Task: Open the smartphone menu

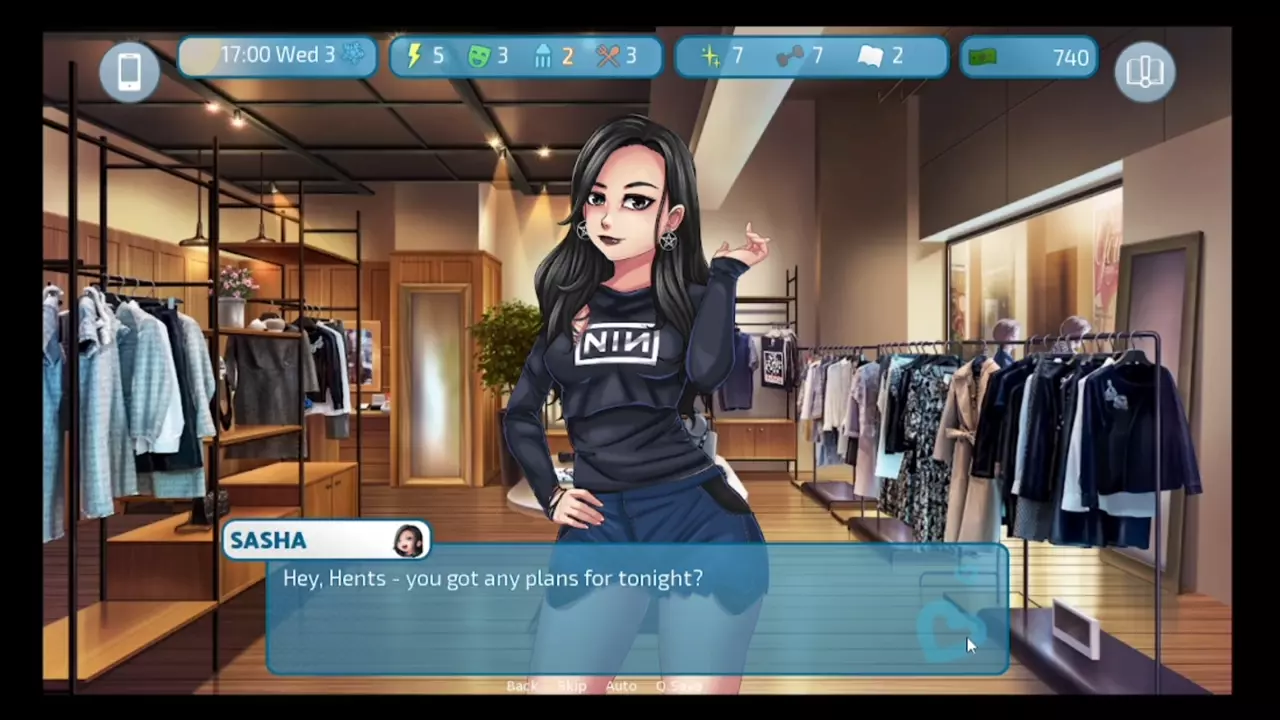Action: click(130, 71)
